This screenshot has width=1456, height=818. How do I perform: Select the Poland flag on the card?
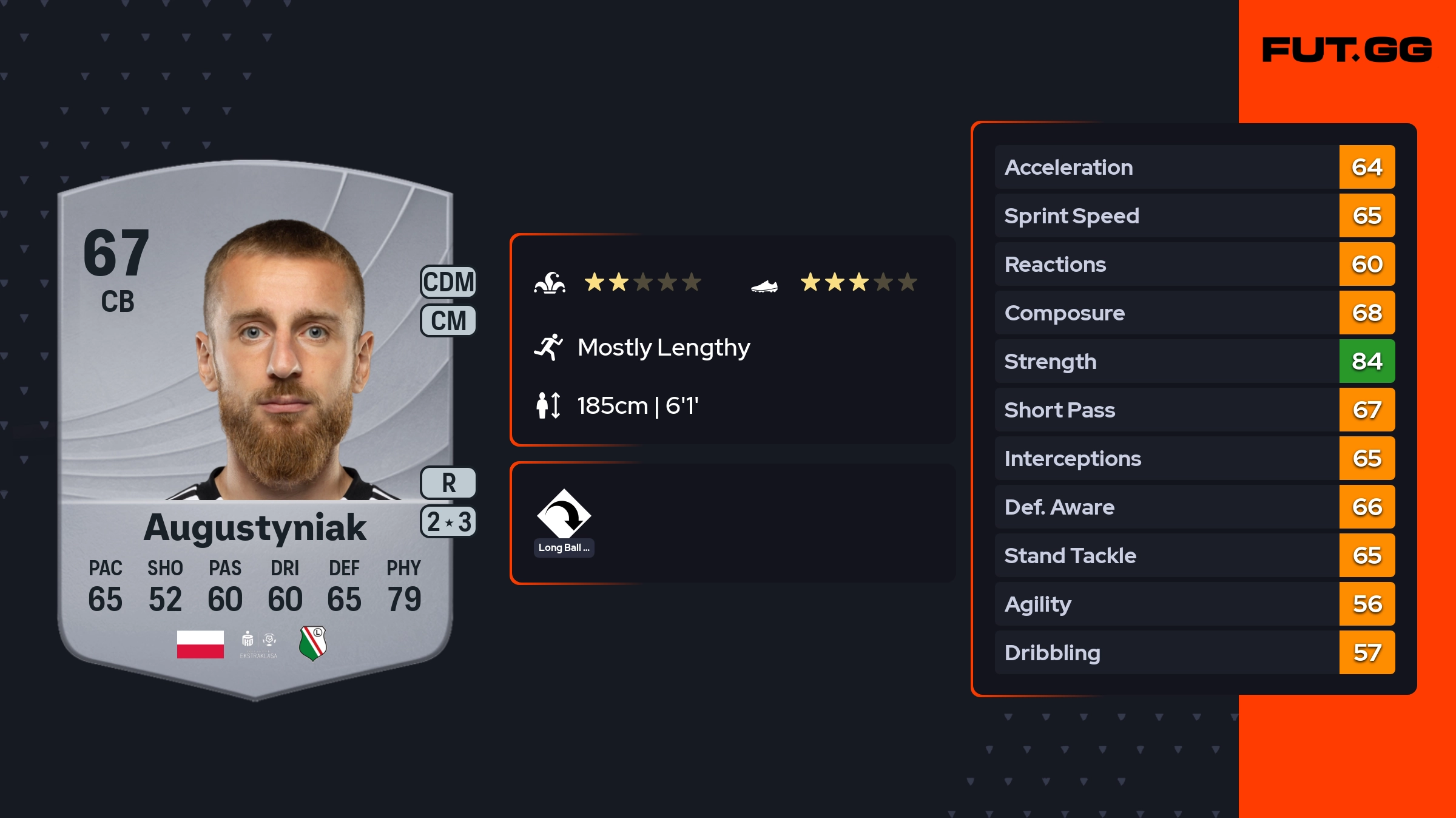[200, 644]
